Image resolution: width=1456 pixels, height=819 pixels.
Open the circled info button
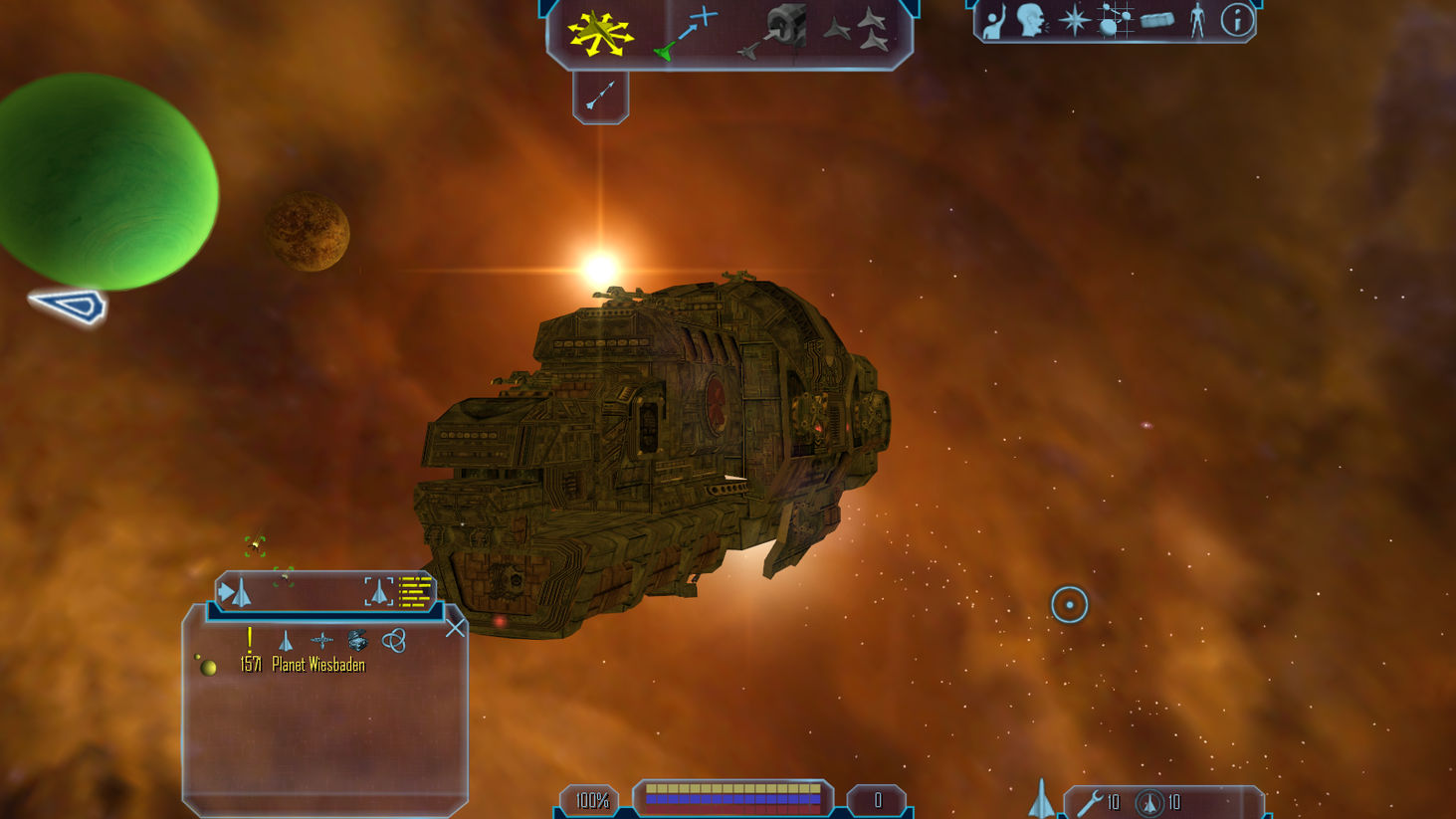pos(1237,21)
